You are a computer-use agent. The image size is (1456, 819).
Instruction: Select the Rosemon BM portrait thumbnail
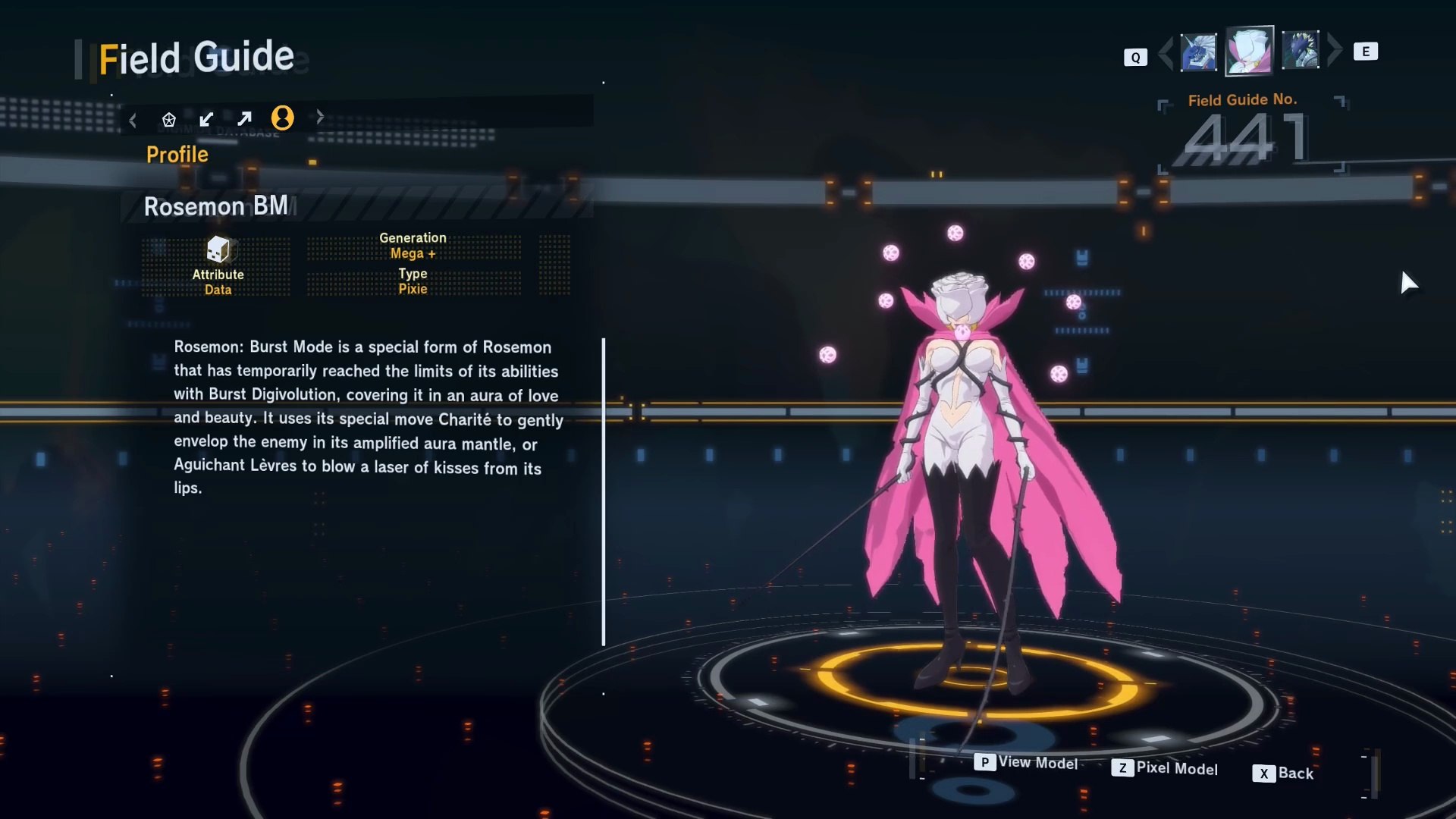[x=1249, y=51]
